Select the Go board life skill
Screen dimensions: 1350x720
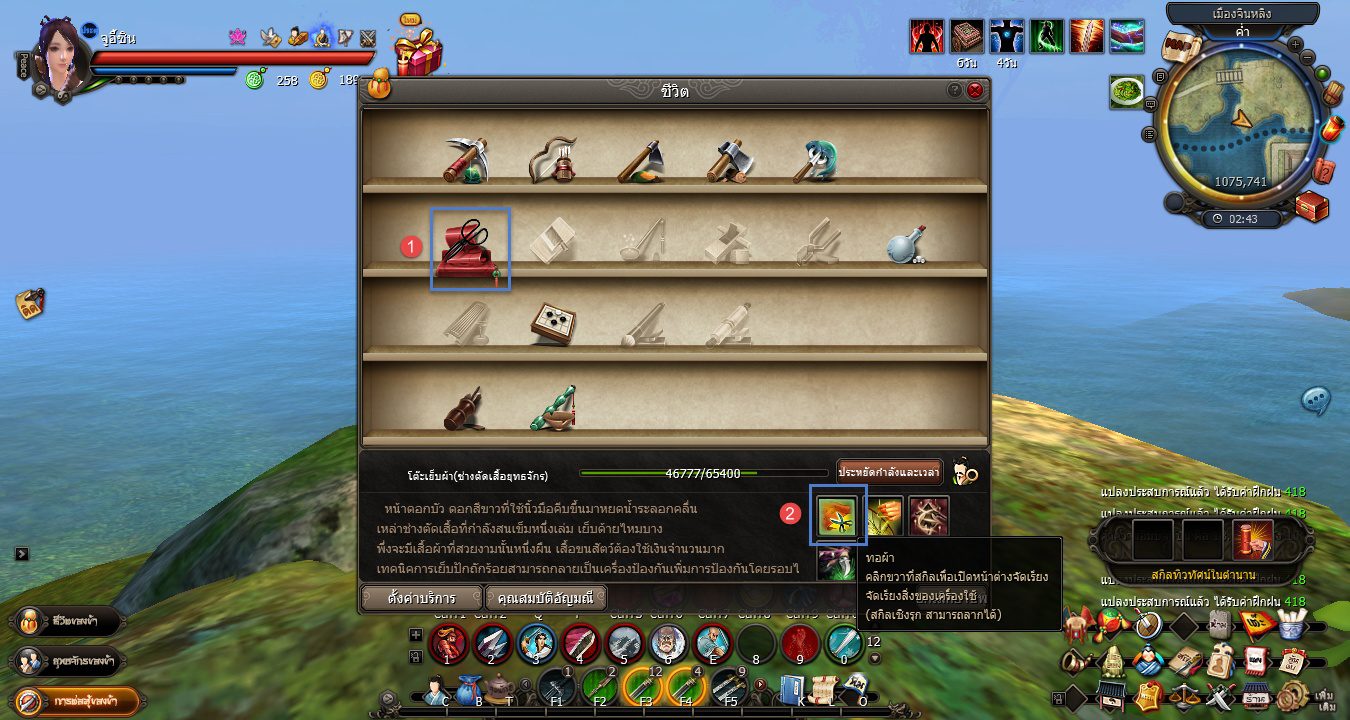[551, 323]
